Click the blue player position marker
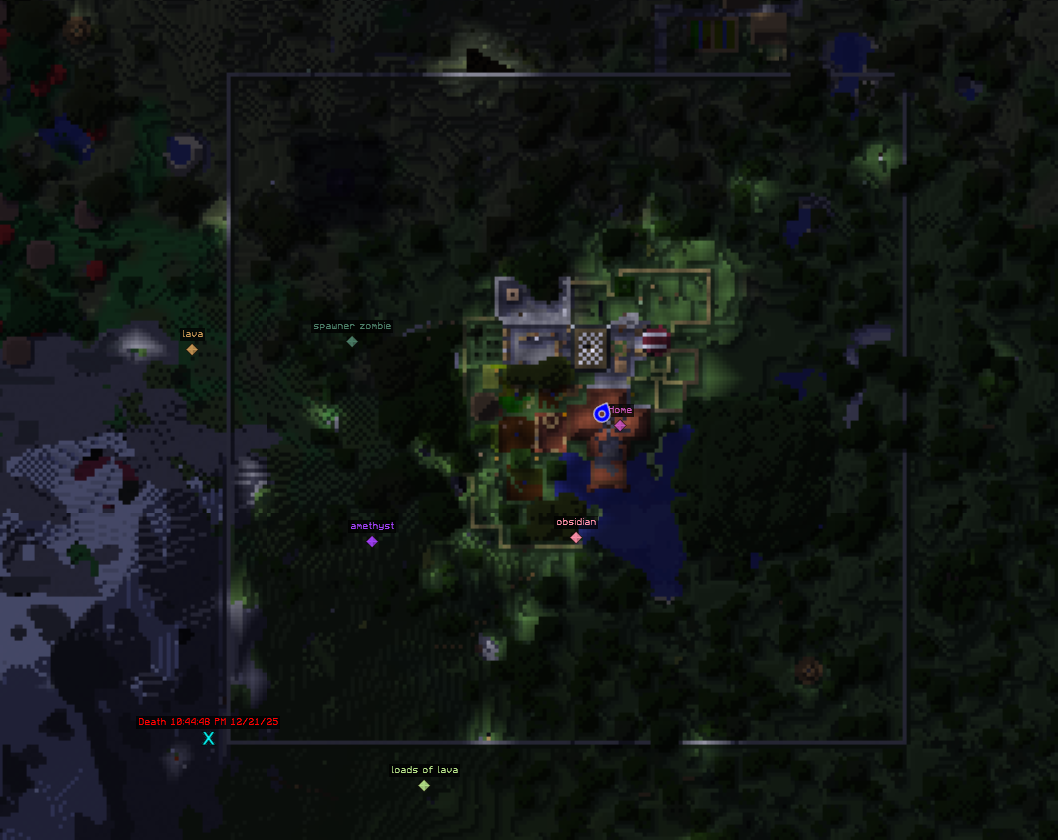Image resolution: width=1058 pixels, height=840 pixels. pos(601,413)
